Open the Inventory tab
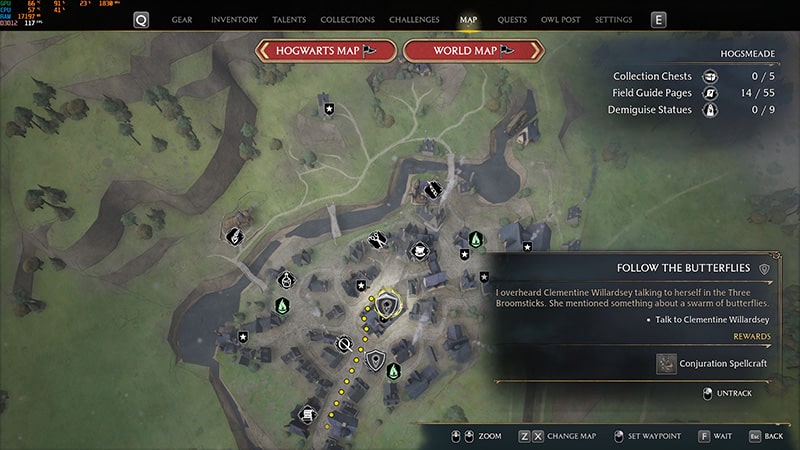The height and width of the screenshot is (450, 800). (235, 19)
